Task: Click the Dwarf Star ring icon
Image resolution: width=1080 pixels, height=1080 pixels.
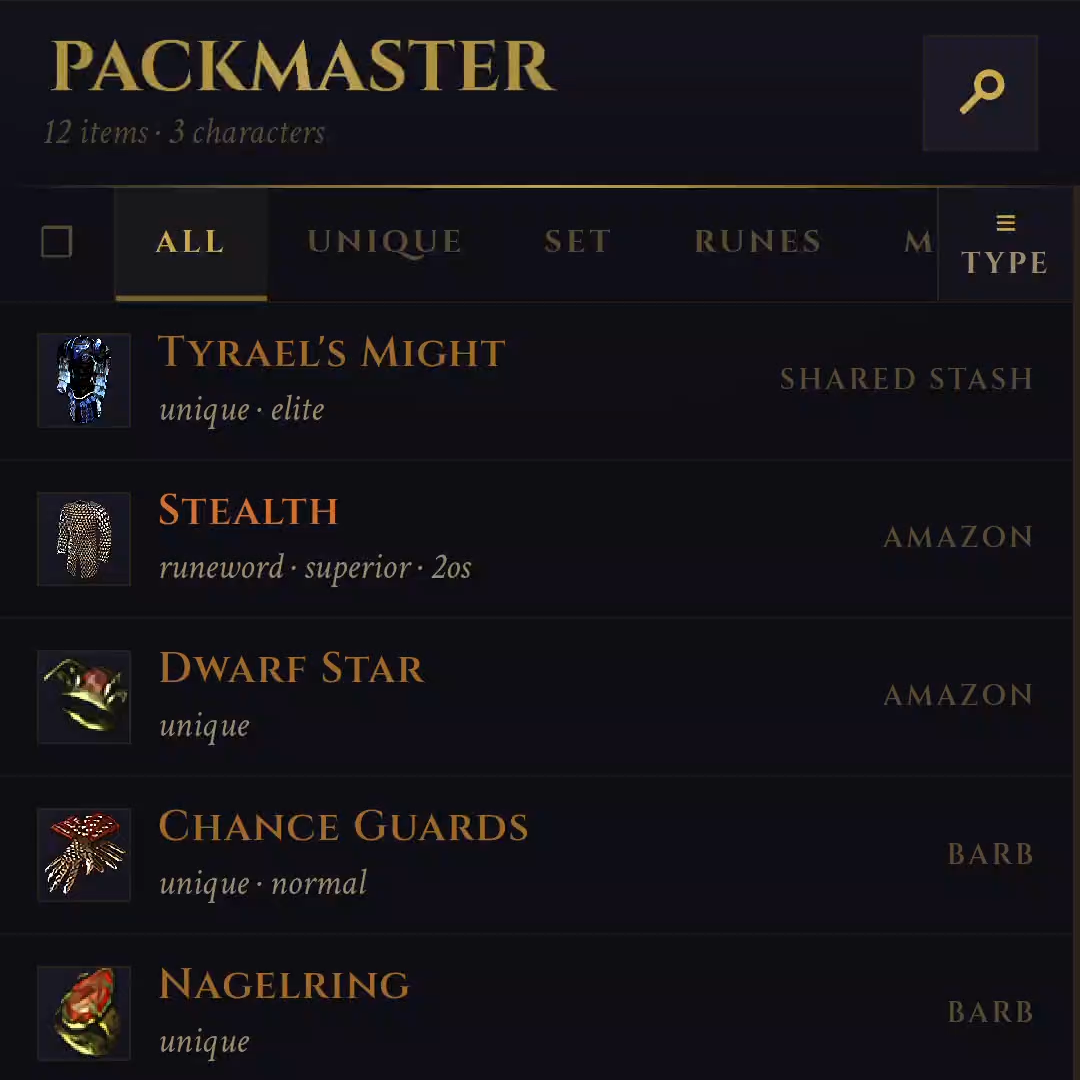Action: click(x=84, y=696)
